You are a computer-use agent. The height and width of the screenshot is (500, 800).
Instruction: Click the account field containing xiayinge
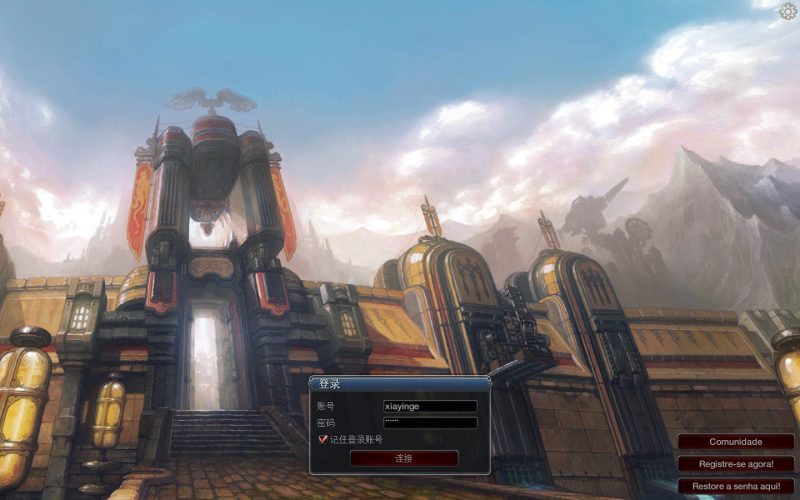430,407
